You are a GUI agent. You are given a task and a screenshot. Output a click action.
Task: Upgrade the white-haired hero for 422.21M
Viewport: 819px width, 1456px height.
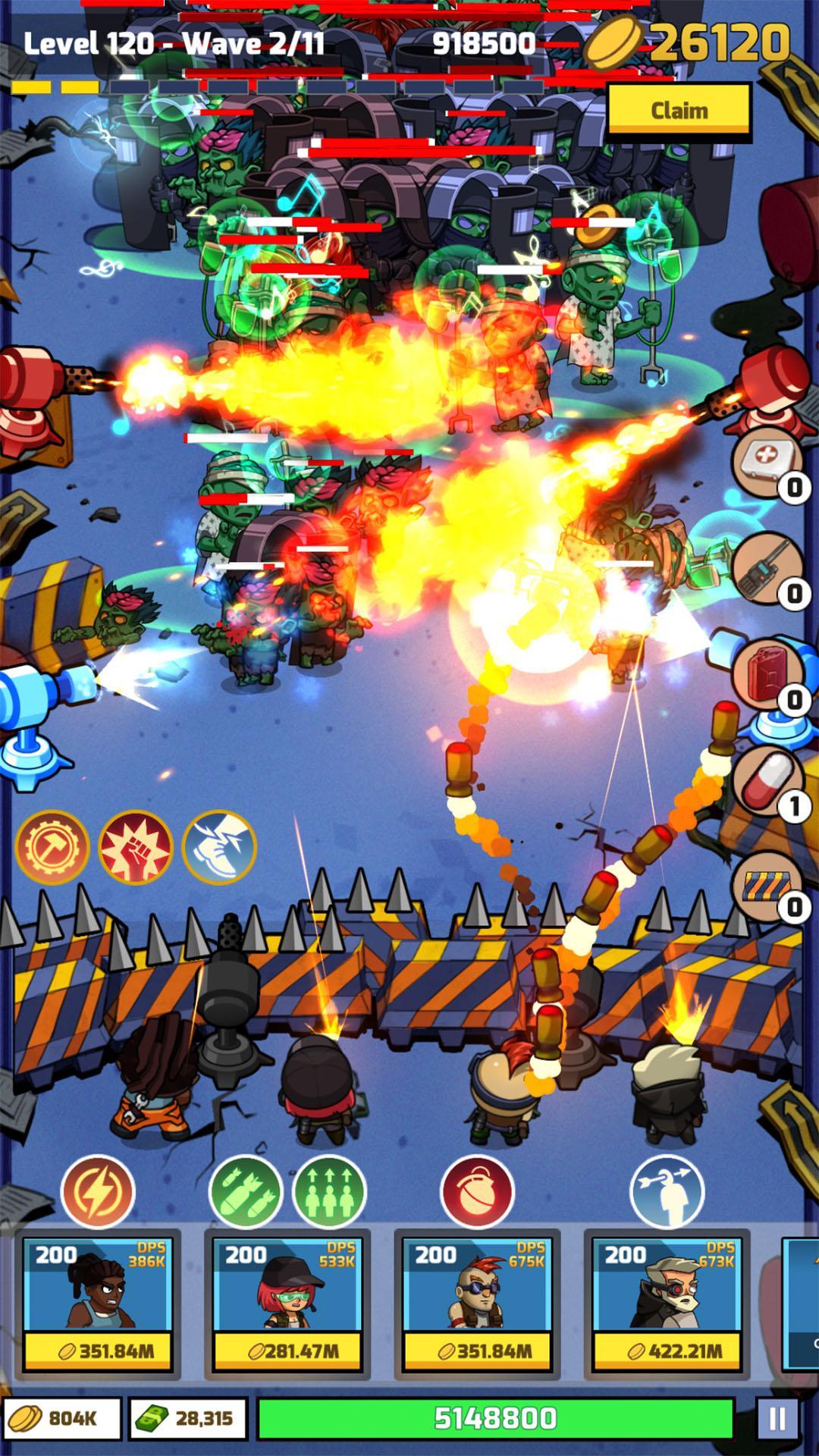coord(666,1351)
